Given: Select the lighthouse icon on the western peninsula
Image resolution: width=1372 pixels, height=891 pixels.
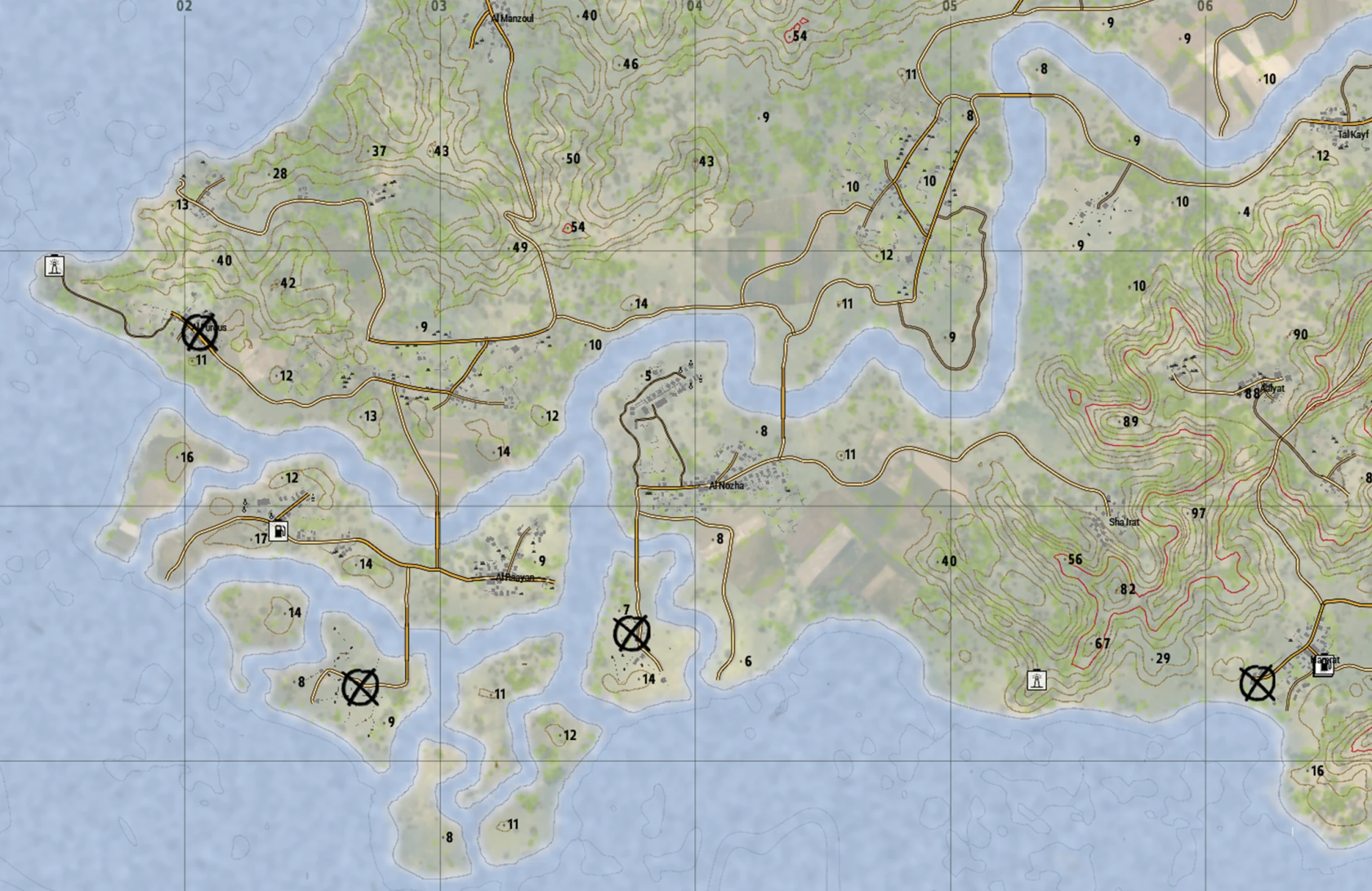Looking at the screenshot, I should pos(53,265).
